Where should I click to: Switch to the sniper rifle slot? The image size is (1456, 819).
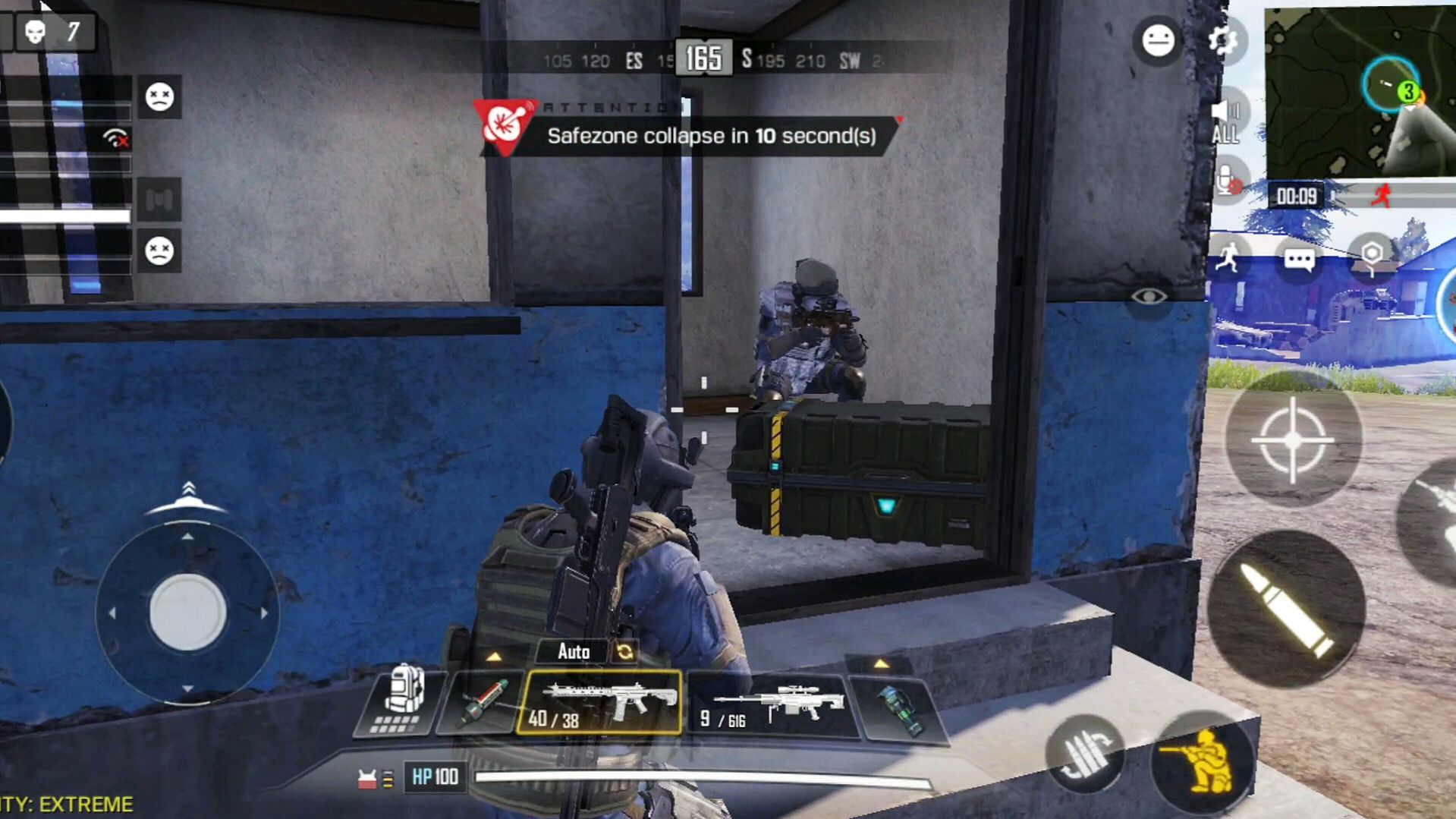(x=772, y=705)
